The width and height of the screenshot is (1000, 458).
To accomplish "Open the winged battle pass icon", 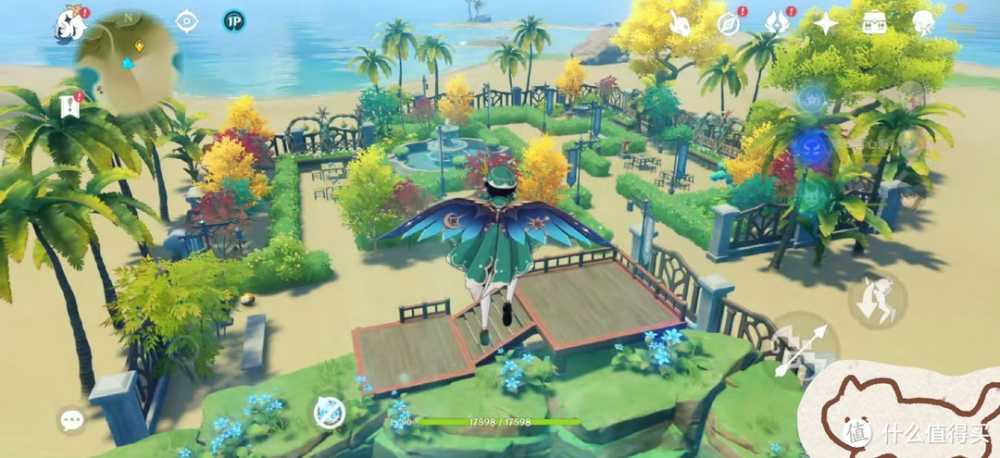I will (778, 22).
